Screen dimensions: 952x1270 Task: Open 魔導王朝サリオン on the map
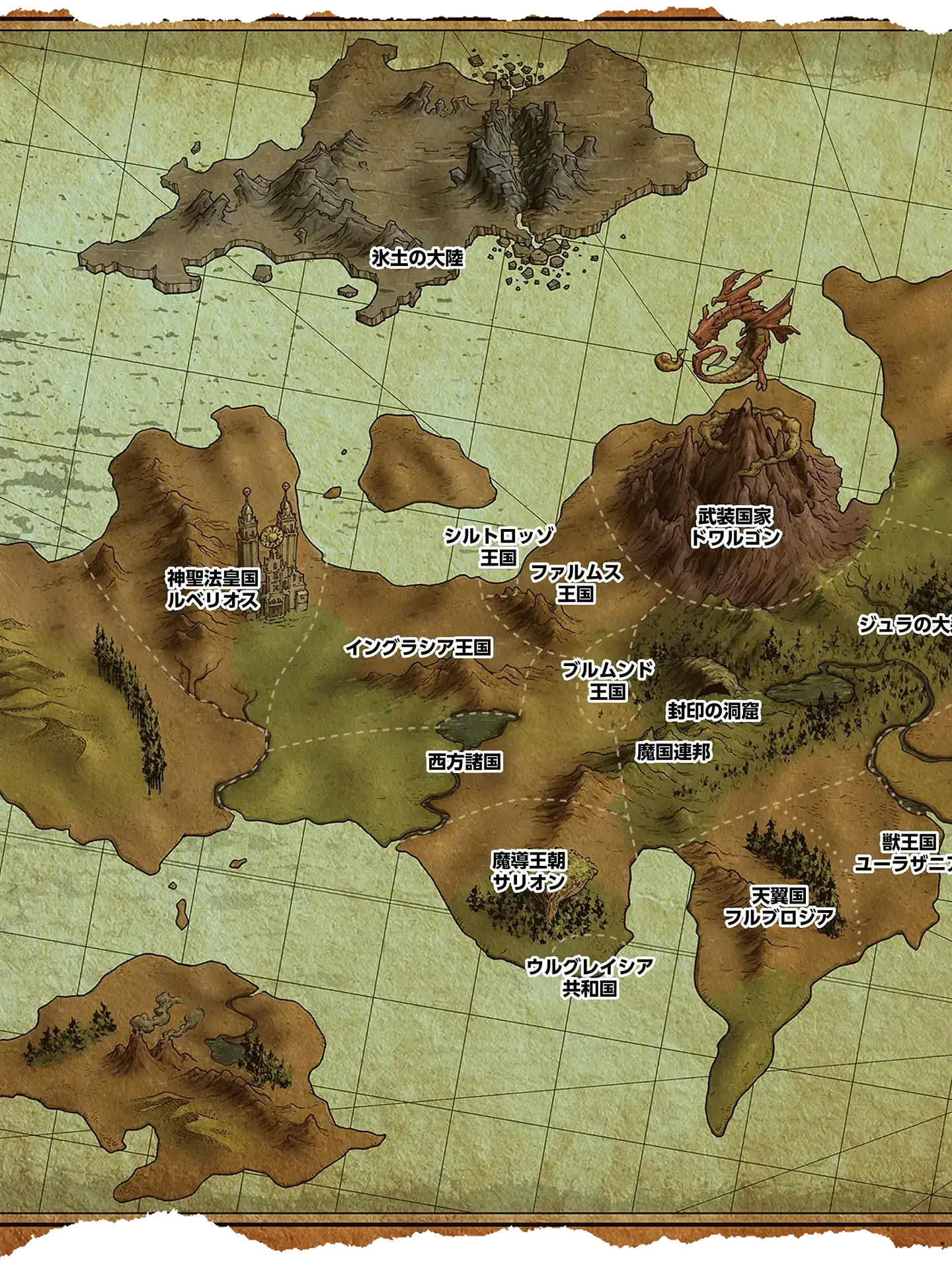tap(529, 871)
